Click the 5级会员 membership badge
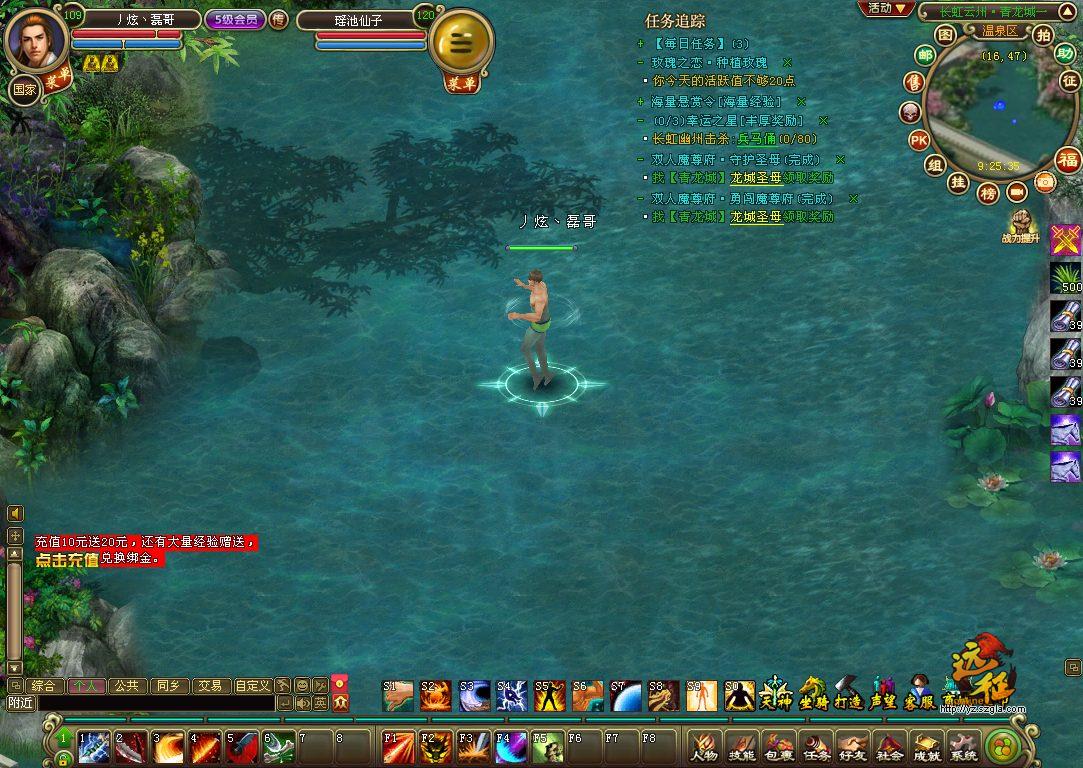 235,19
